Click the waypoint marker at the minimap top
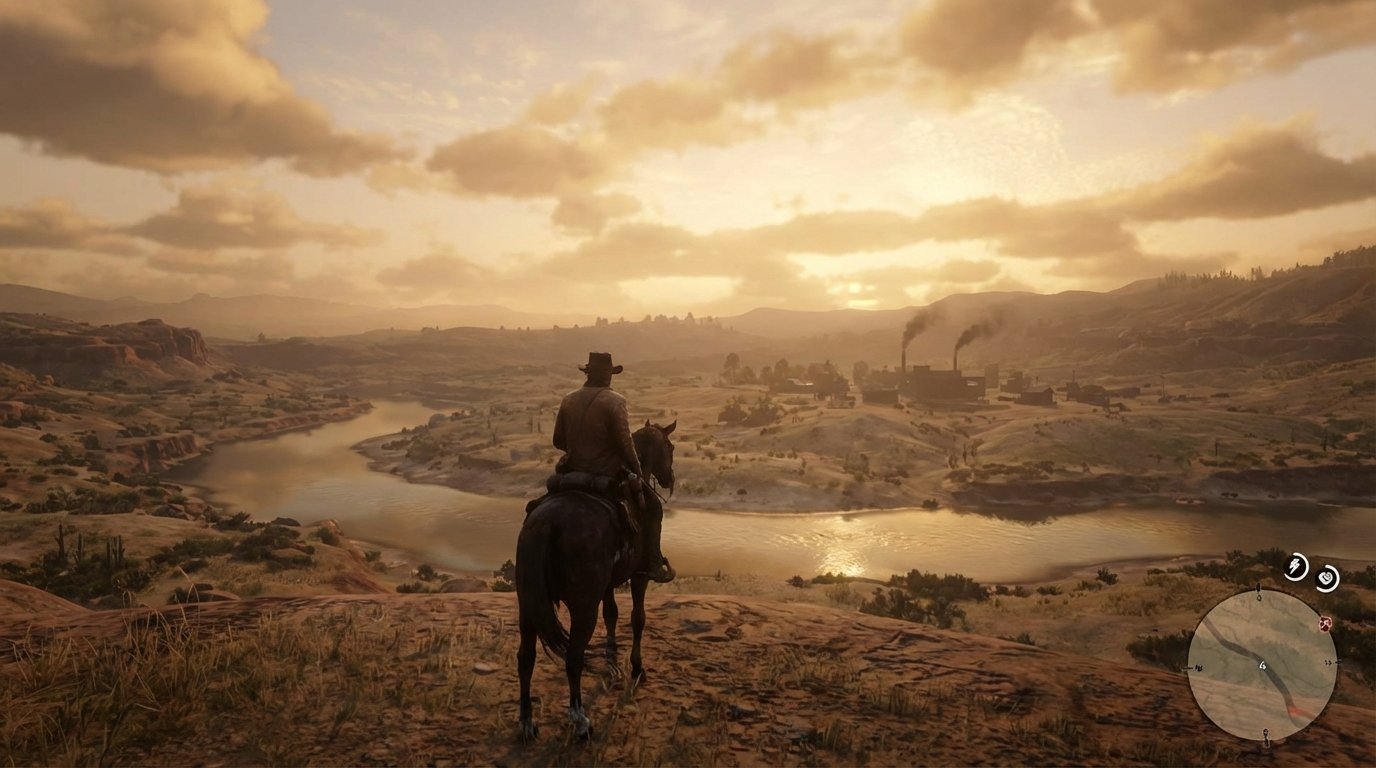Viewport: 1376px width, 768px height. 1258,592
